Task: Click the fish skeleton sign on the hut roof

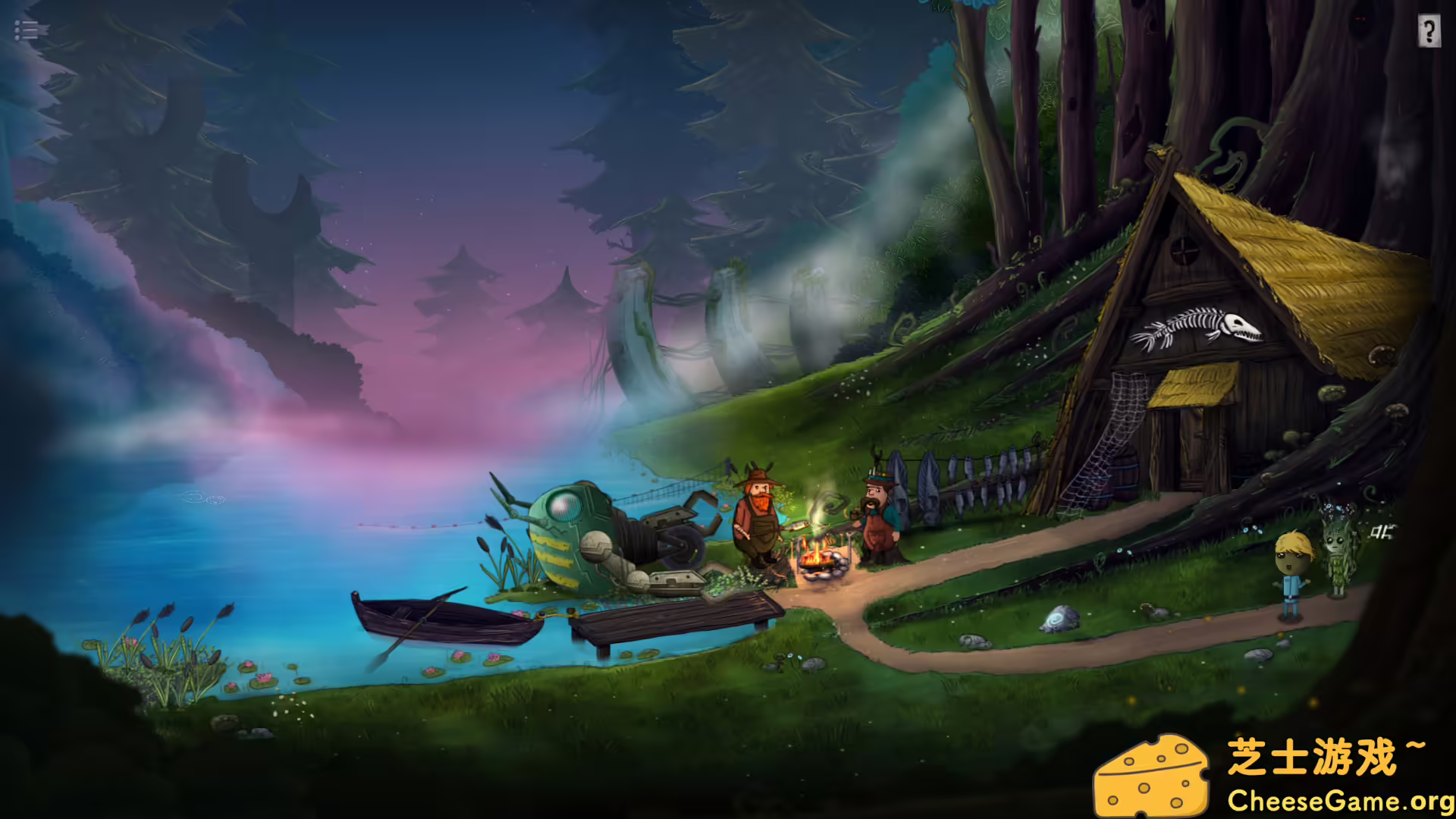Action: [1198, 326]
